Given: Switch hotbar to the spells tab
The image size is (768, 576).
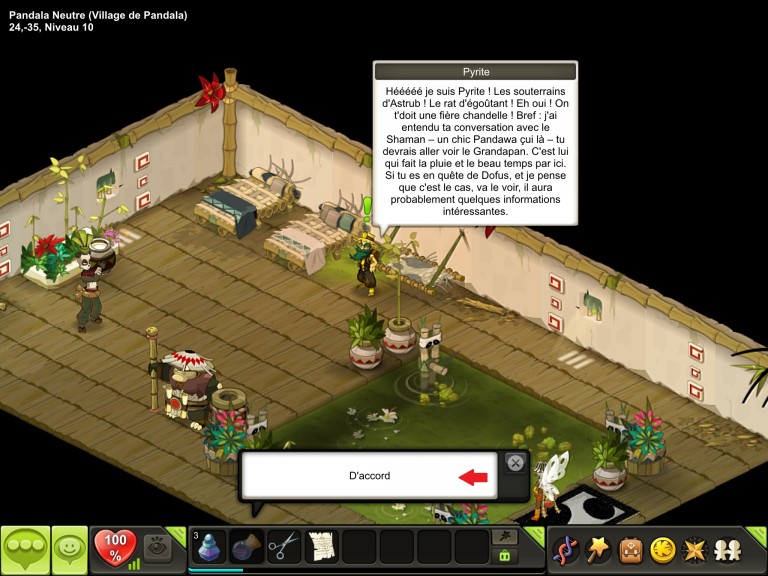Looking at the screenshot, I should click(505, 537).
